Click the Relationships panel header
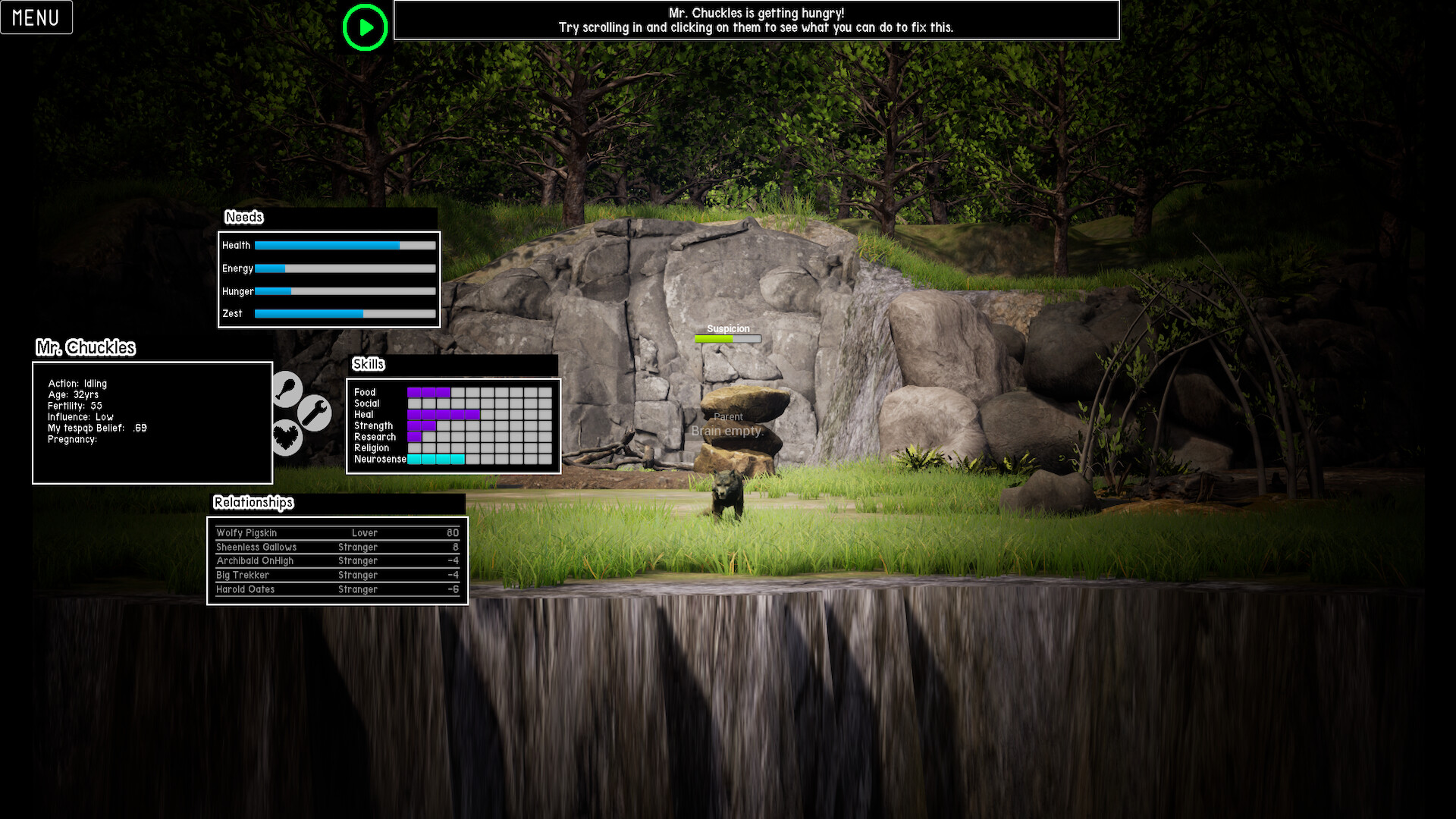The height and width of the screenshot is (819, 1456). [x=253, y=502]
